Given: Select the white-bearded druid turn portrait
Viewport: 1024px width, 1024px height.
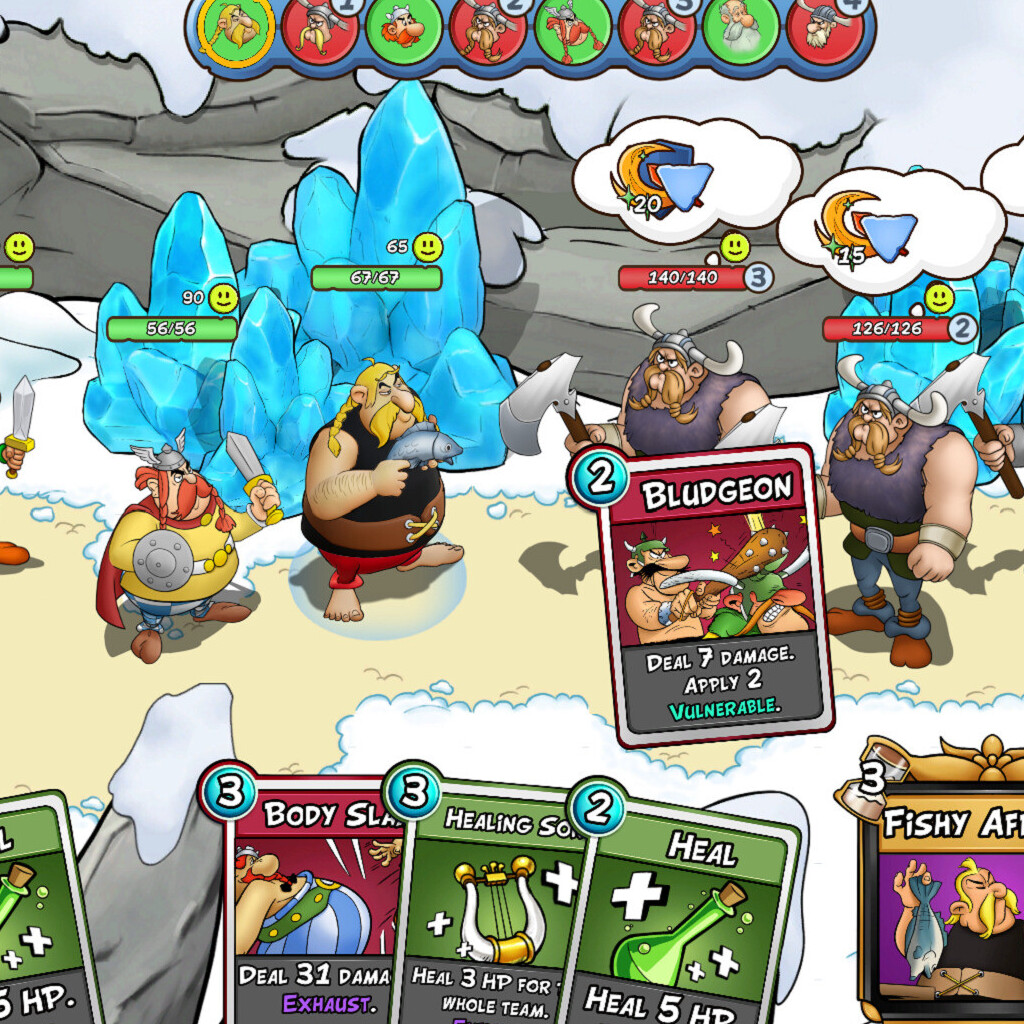Looking at the screenshot, I should (740, 30).
